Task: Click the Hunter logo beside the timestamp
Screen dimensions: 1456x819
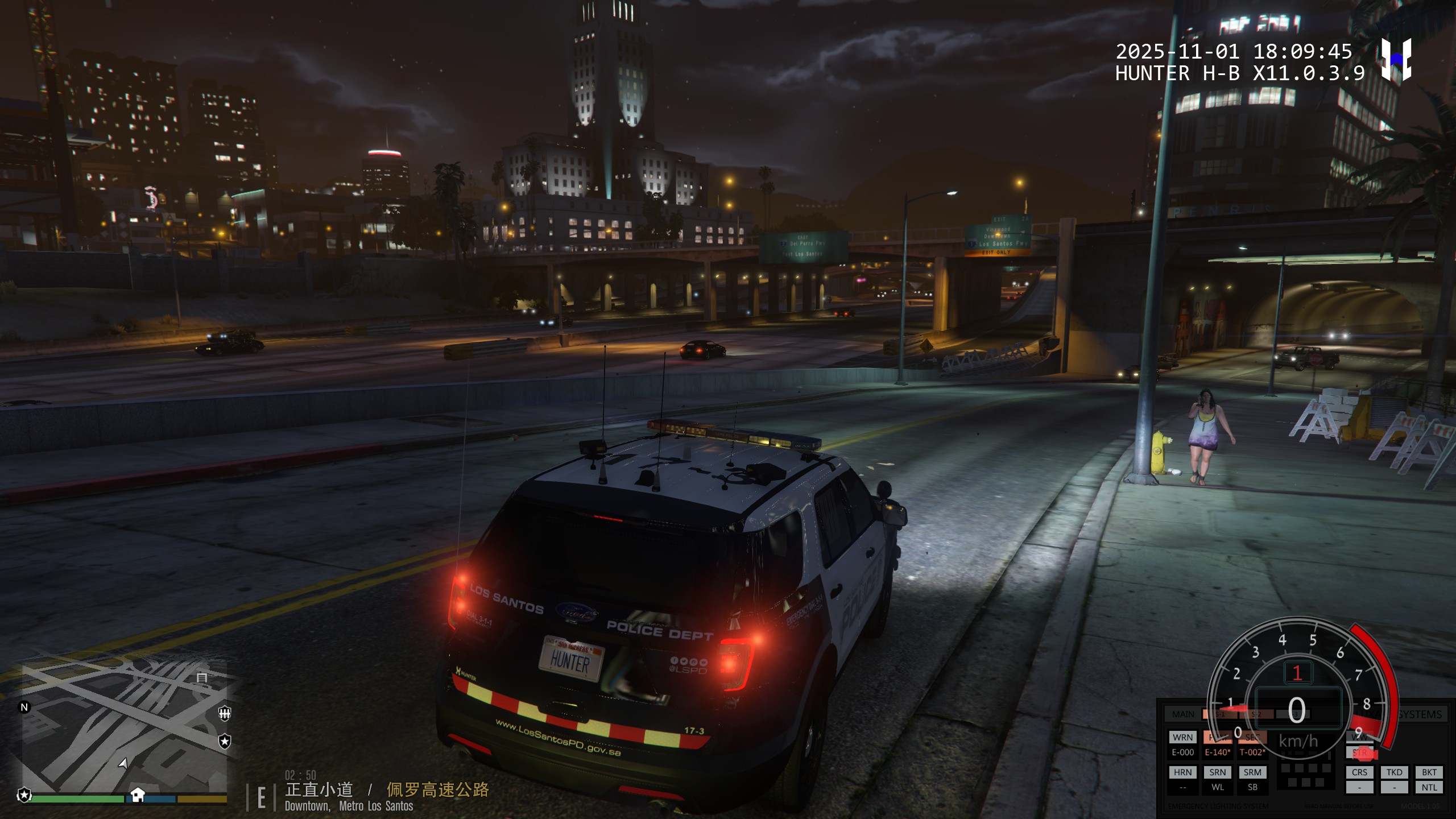Action: coord(1396,60)
